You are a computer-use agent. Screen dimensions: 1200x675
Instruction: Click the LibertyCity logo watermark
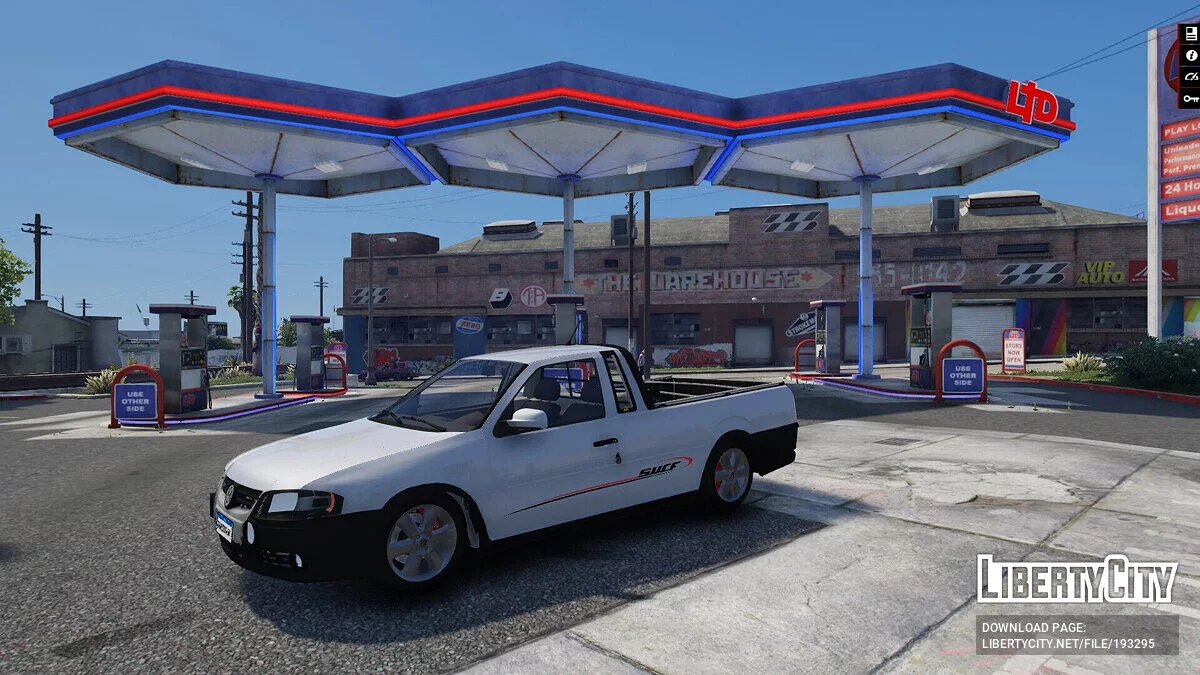coord(1077,579)
